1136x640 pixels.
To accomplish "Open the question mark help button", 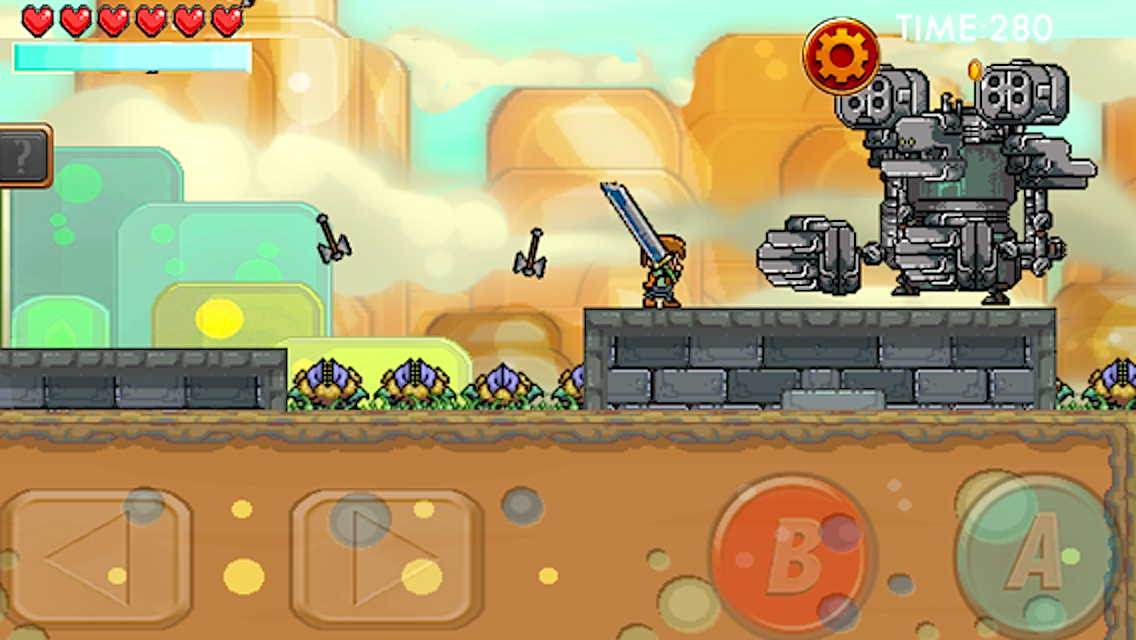I will click(22, 156).
